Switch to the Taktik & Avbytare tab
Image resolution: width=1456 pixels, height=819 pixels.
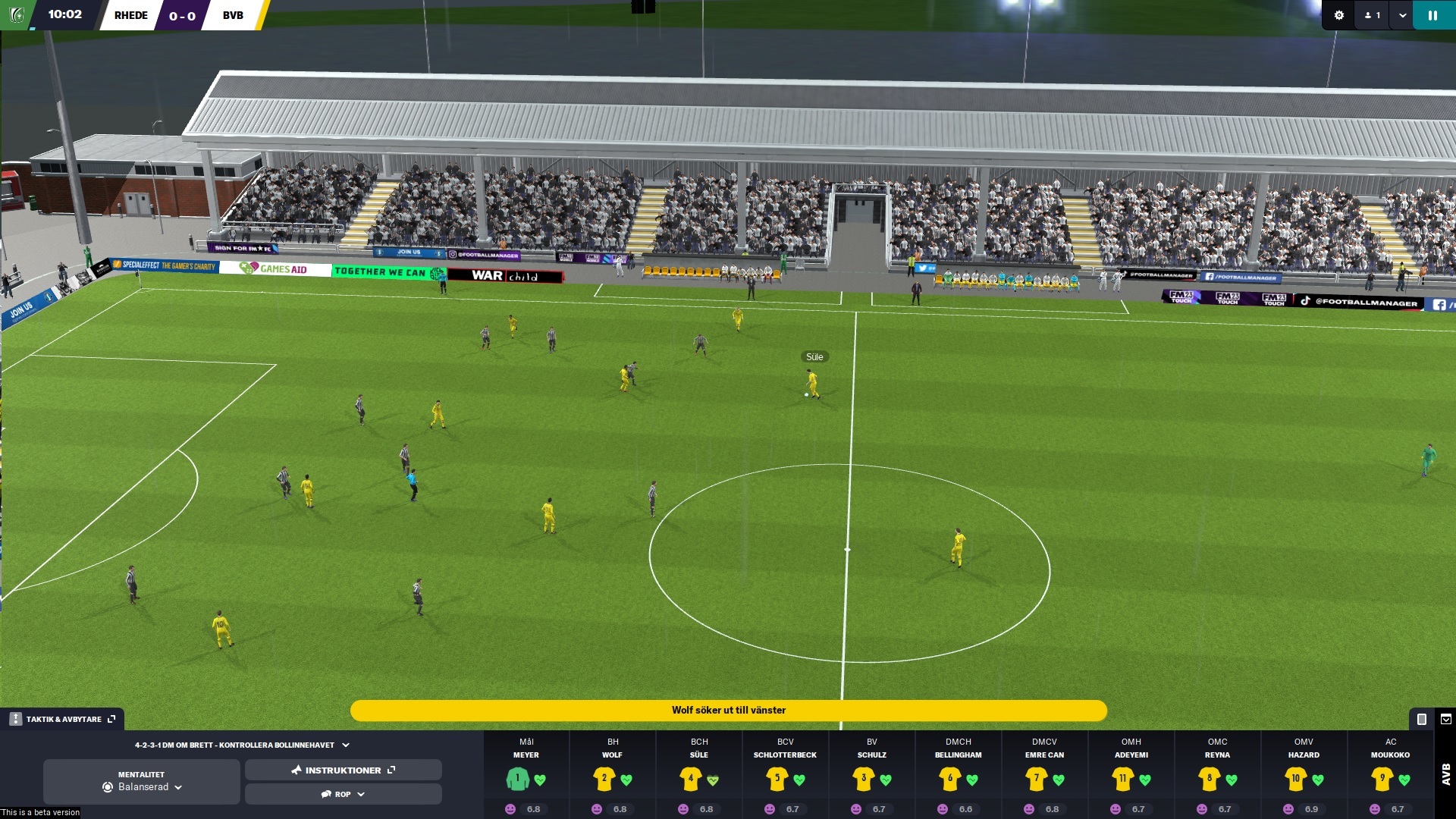pyautogui.click(x=61, y=718)
